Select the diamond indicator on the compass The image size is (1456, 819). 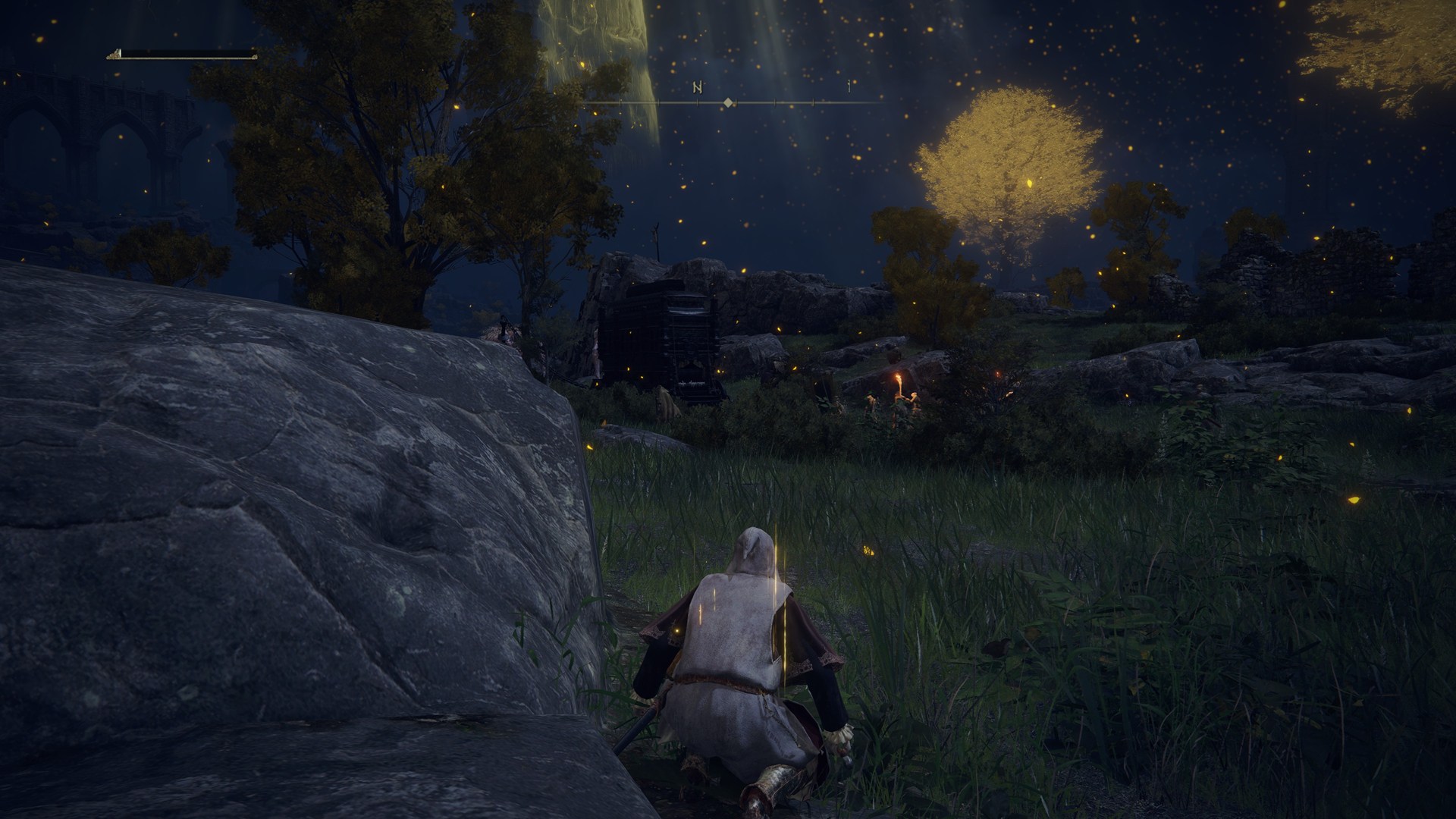[728, 102]
